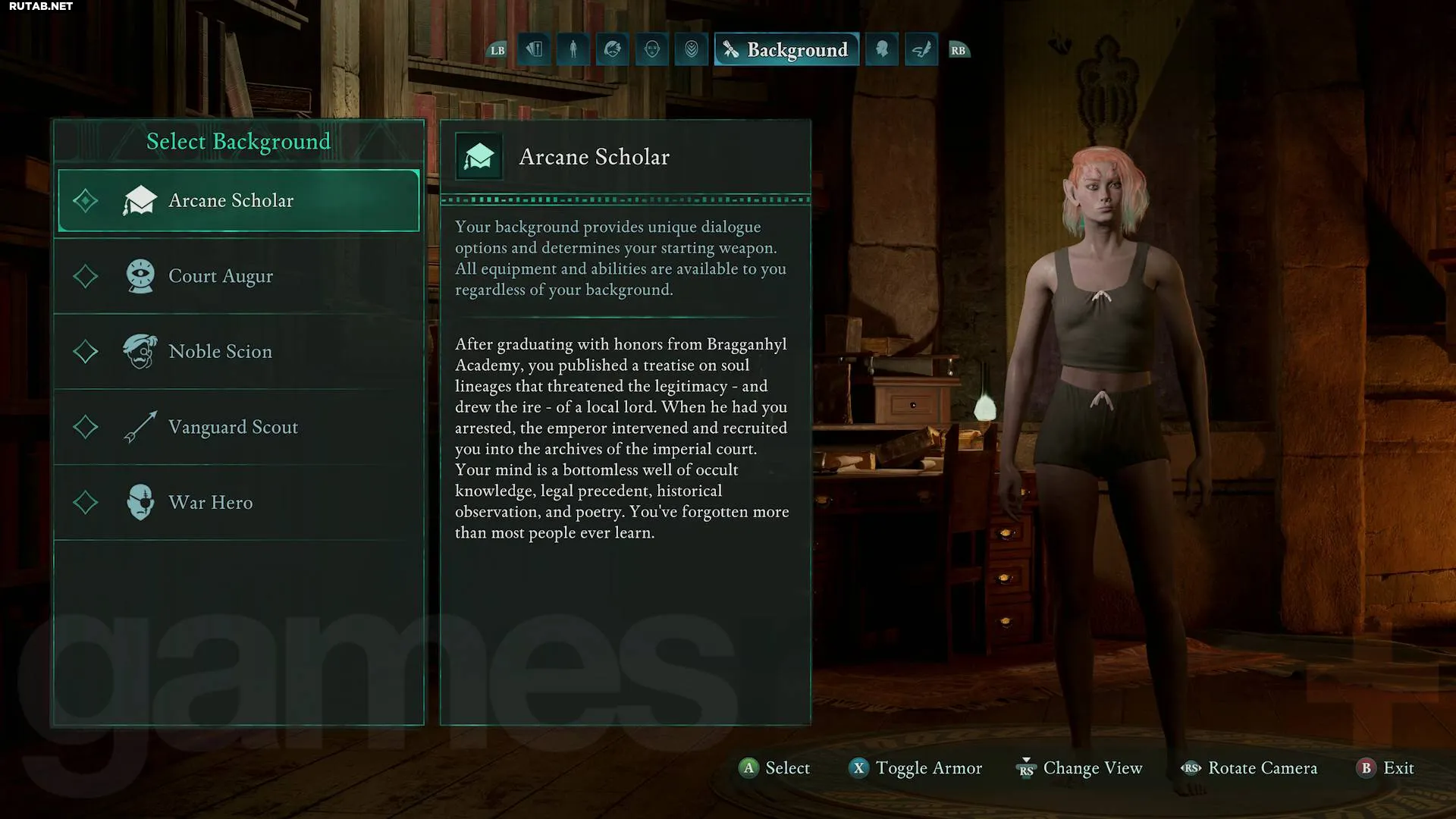This screenshot has height=819, width=1456.
Task: Switch to the head profile tab
Action: pyautogui.click(x=882, y=50)
